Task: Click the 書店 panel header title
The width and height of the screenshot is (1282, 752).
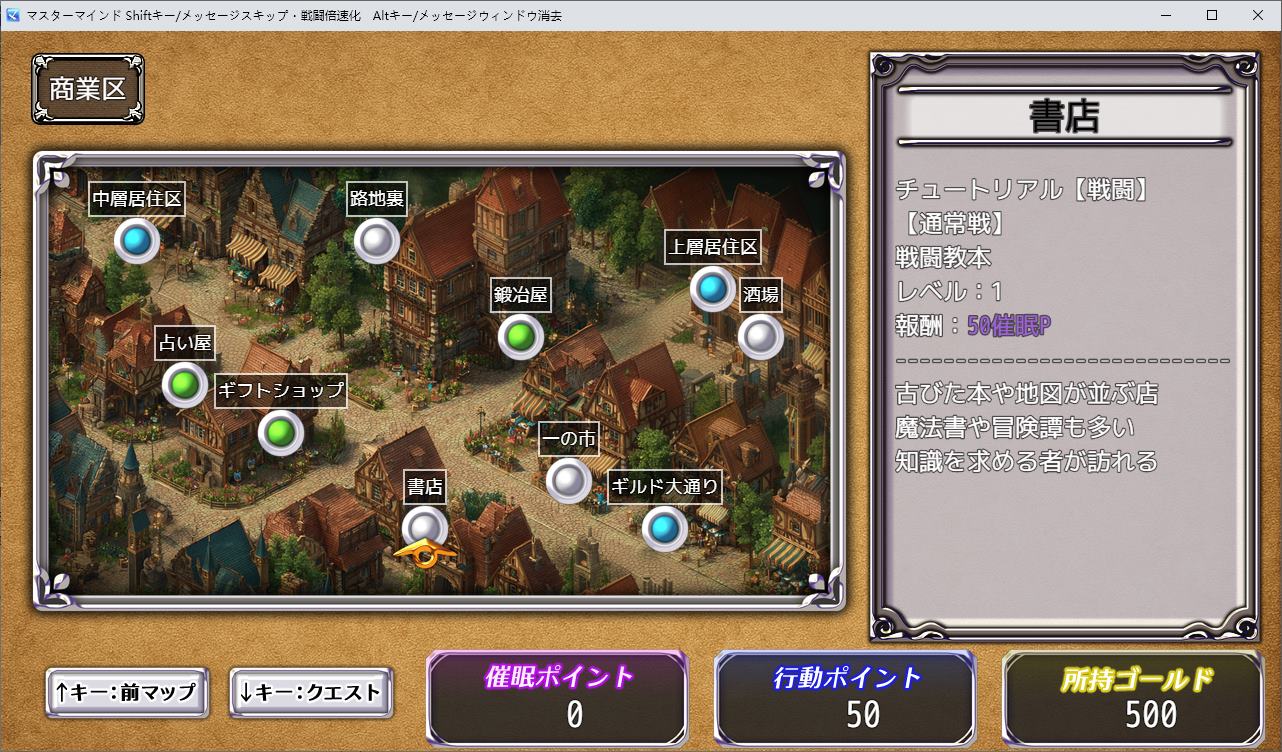Action: (1063, 115)
